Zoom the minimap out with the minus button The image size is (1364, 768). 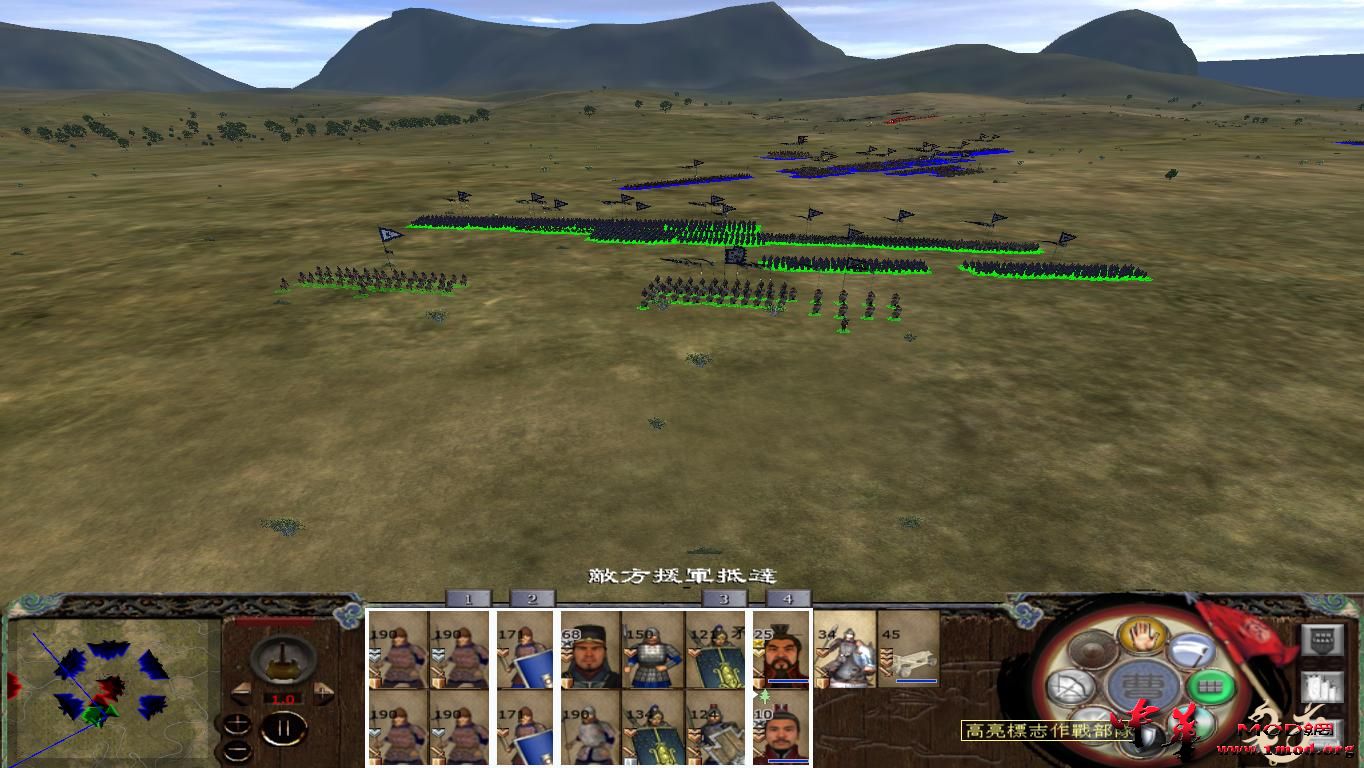point(237,752)
